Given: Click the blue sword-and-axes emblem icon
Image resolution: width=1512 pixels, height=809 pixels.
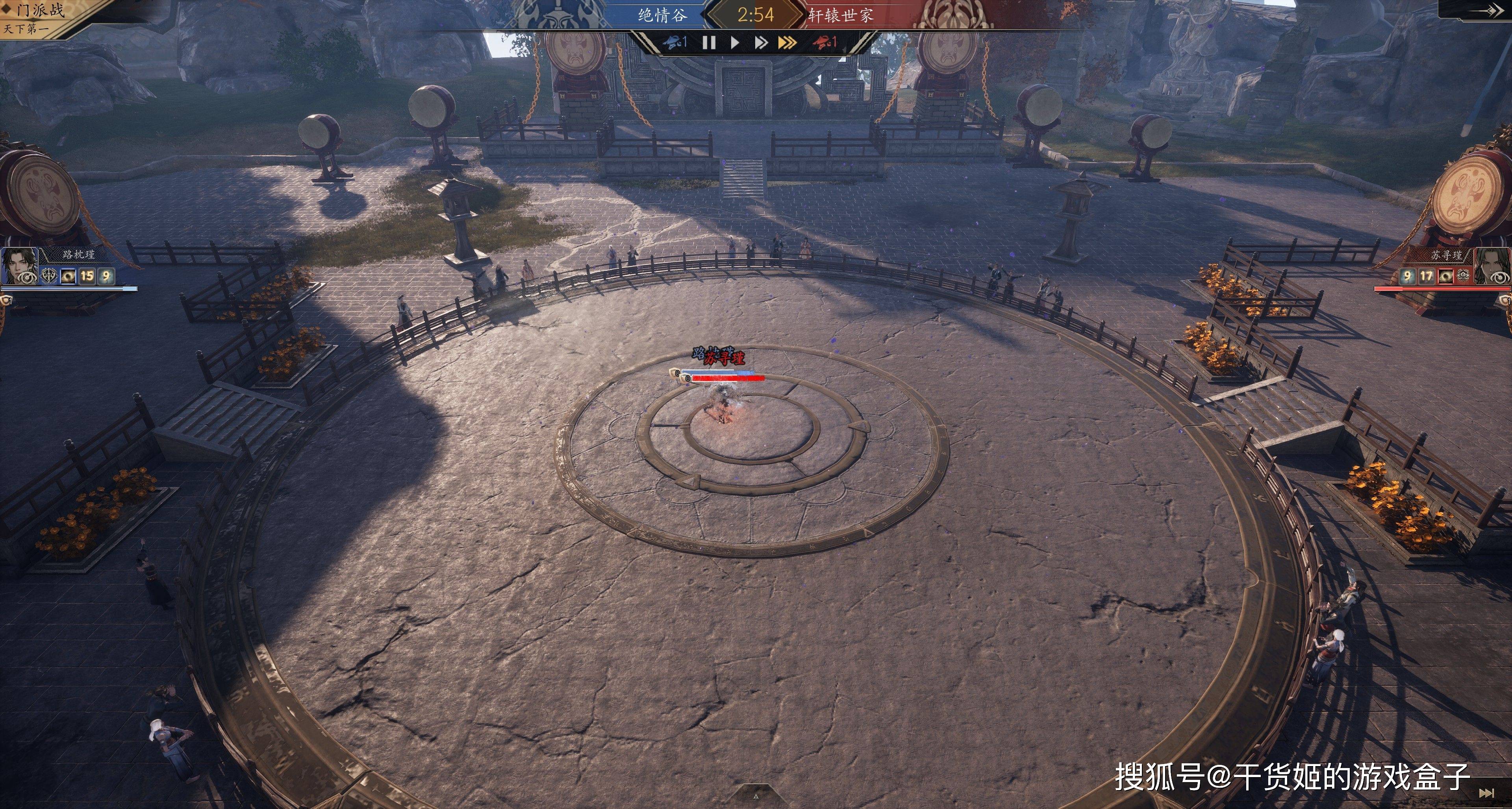Looking at the screenshot, I should (49, 276).
